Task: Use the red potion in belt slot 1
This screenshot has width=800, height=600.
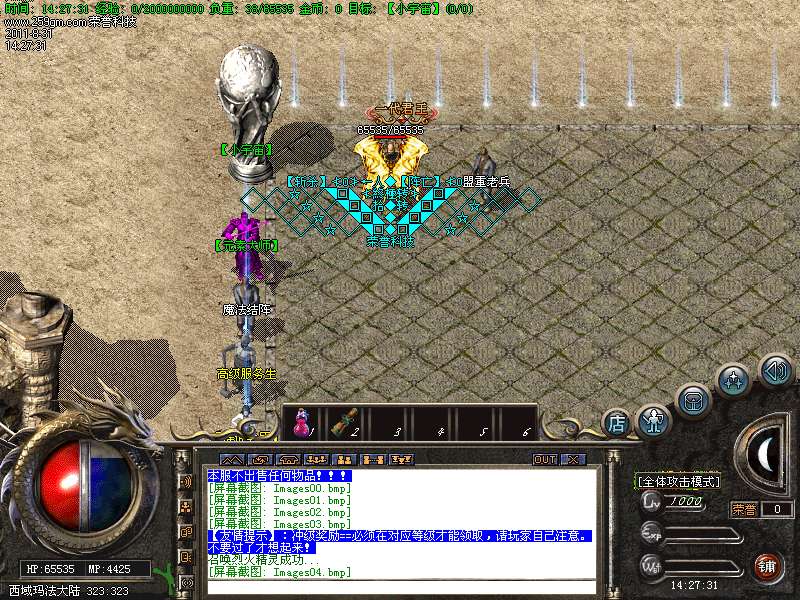Action: point(299,424)
